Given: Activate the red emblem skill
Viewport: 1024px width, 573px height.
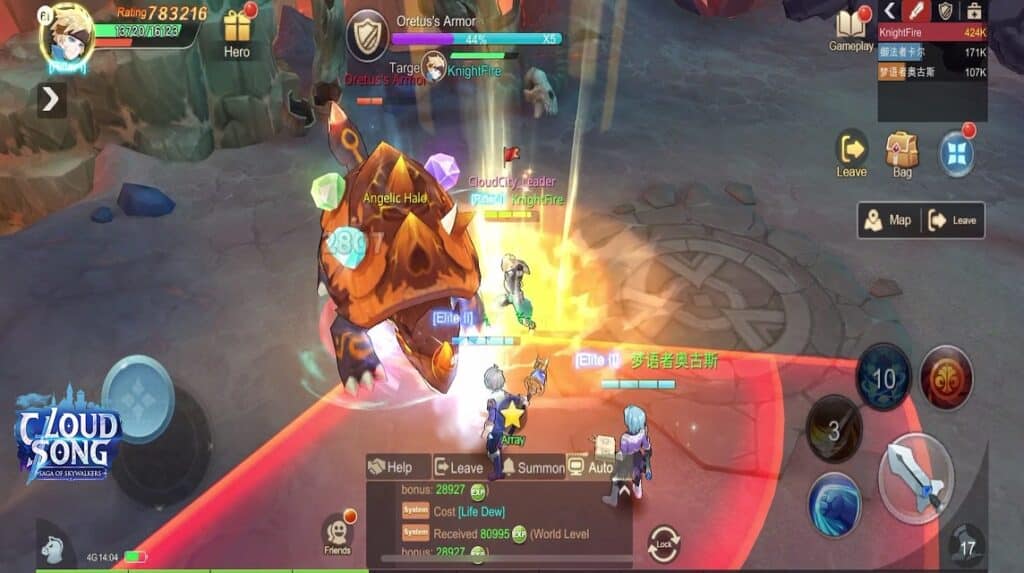Looking at the screenshot, I should [946, 378].
